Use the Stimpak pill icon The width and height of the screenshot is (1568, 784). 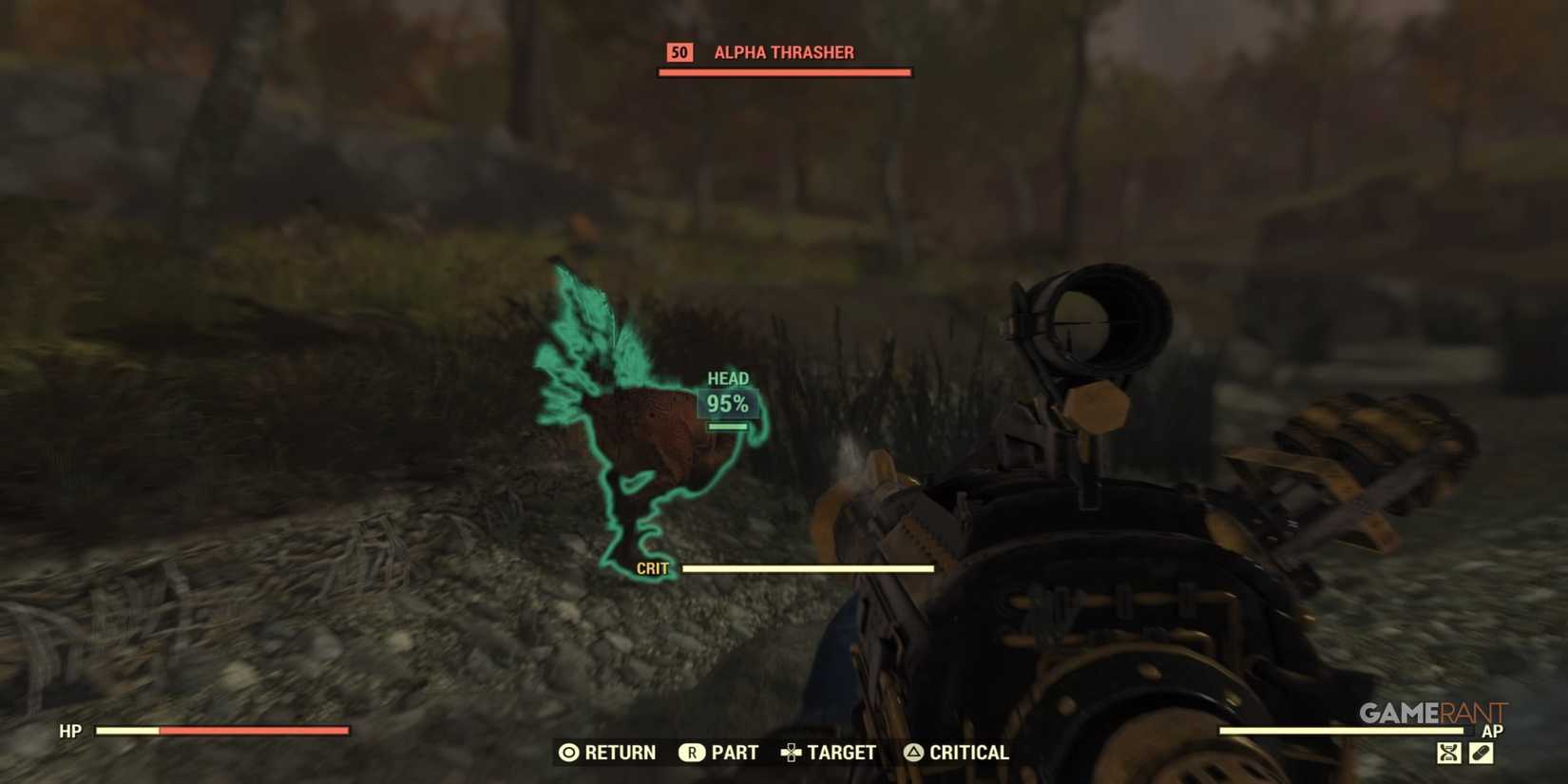click(1481, 754)
